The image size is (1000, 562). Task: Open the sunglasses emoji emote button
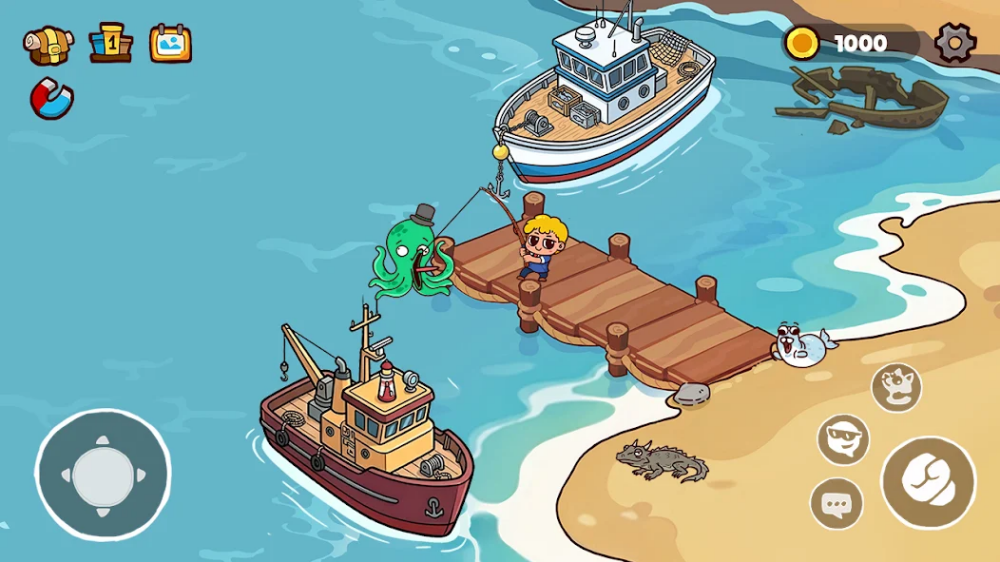(843, 439)
